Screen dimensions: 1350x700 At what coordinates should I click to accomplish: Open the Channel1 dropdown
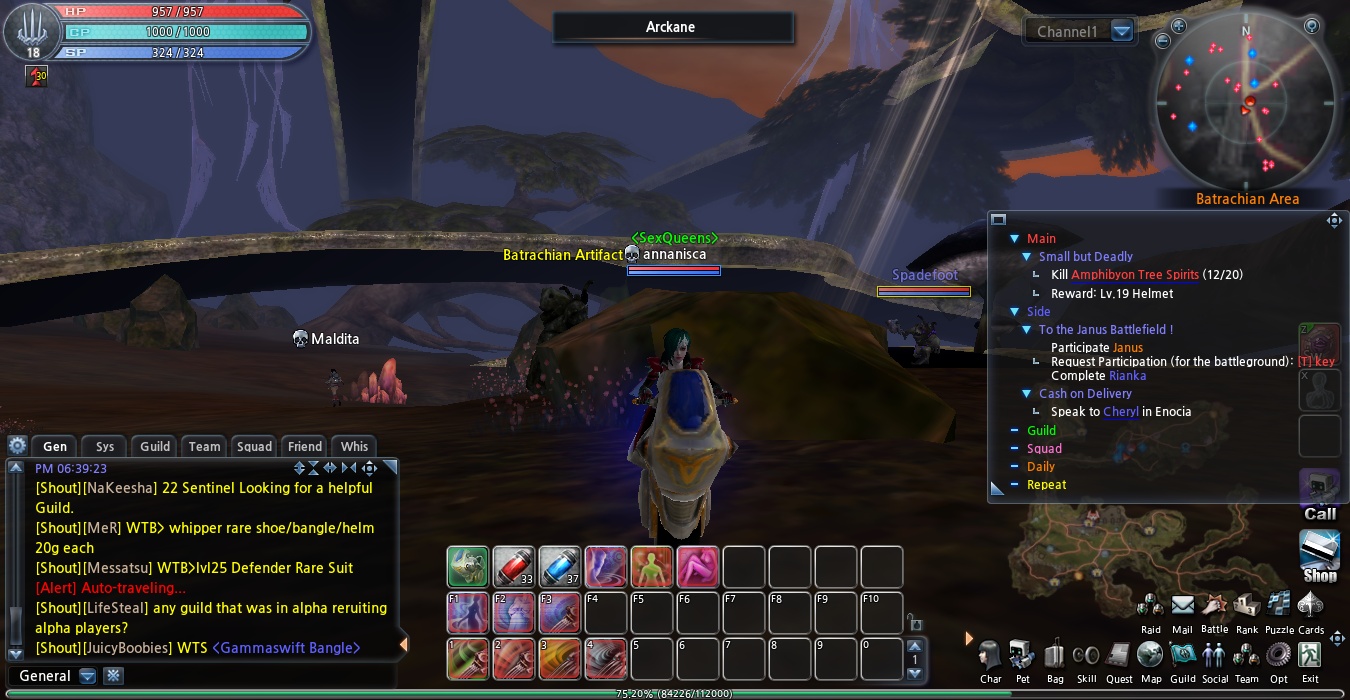point(1122,32)
